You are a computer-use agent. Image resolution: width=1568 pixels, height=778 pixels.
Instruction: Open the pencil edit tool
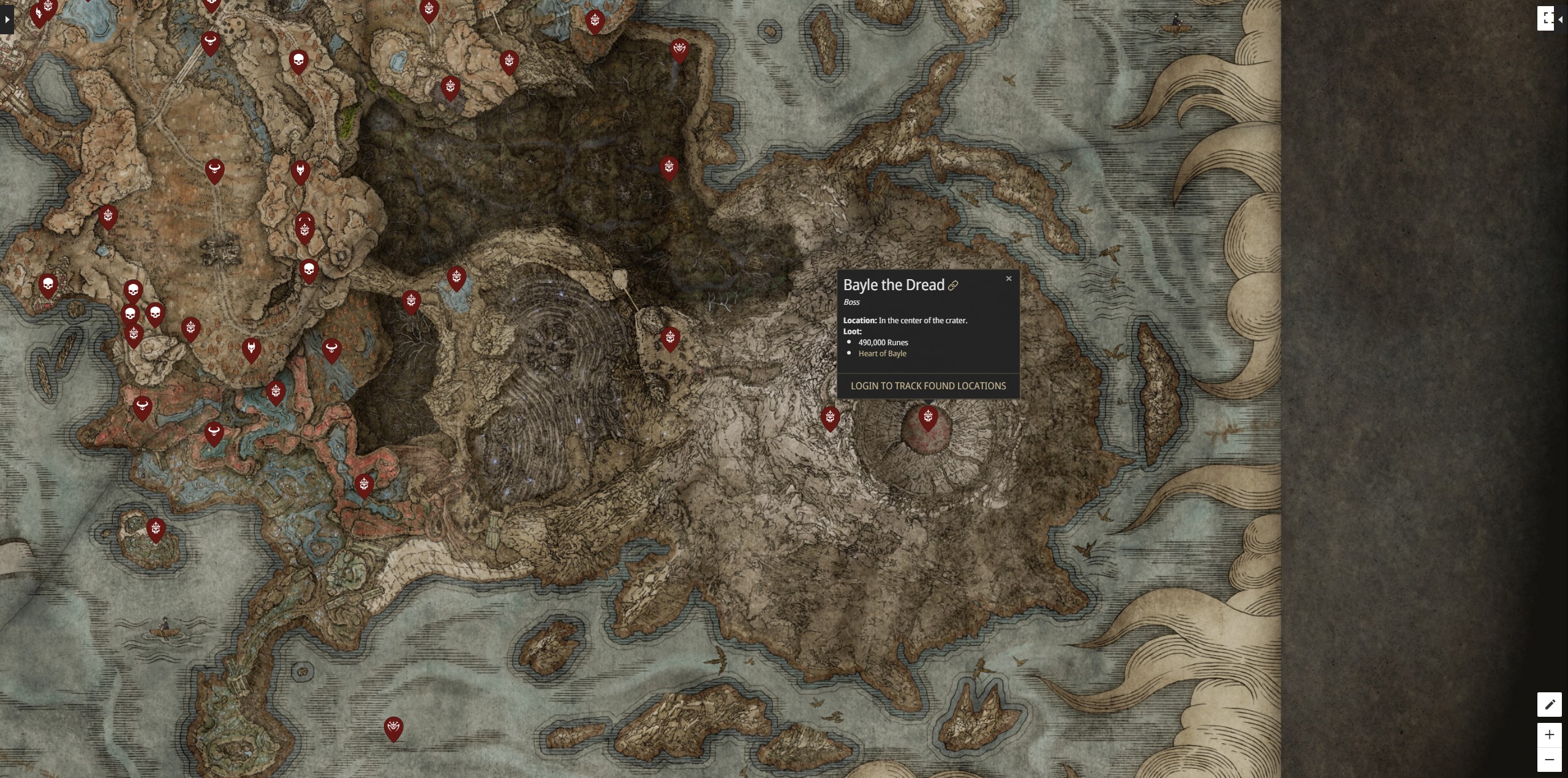point(1549,705)
